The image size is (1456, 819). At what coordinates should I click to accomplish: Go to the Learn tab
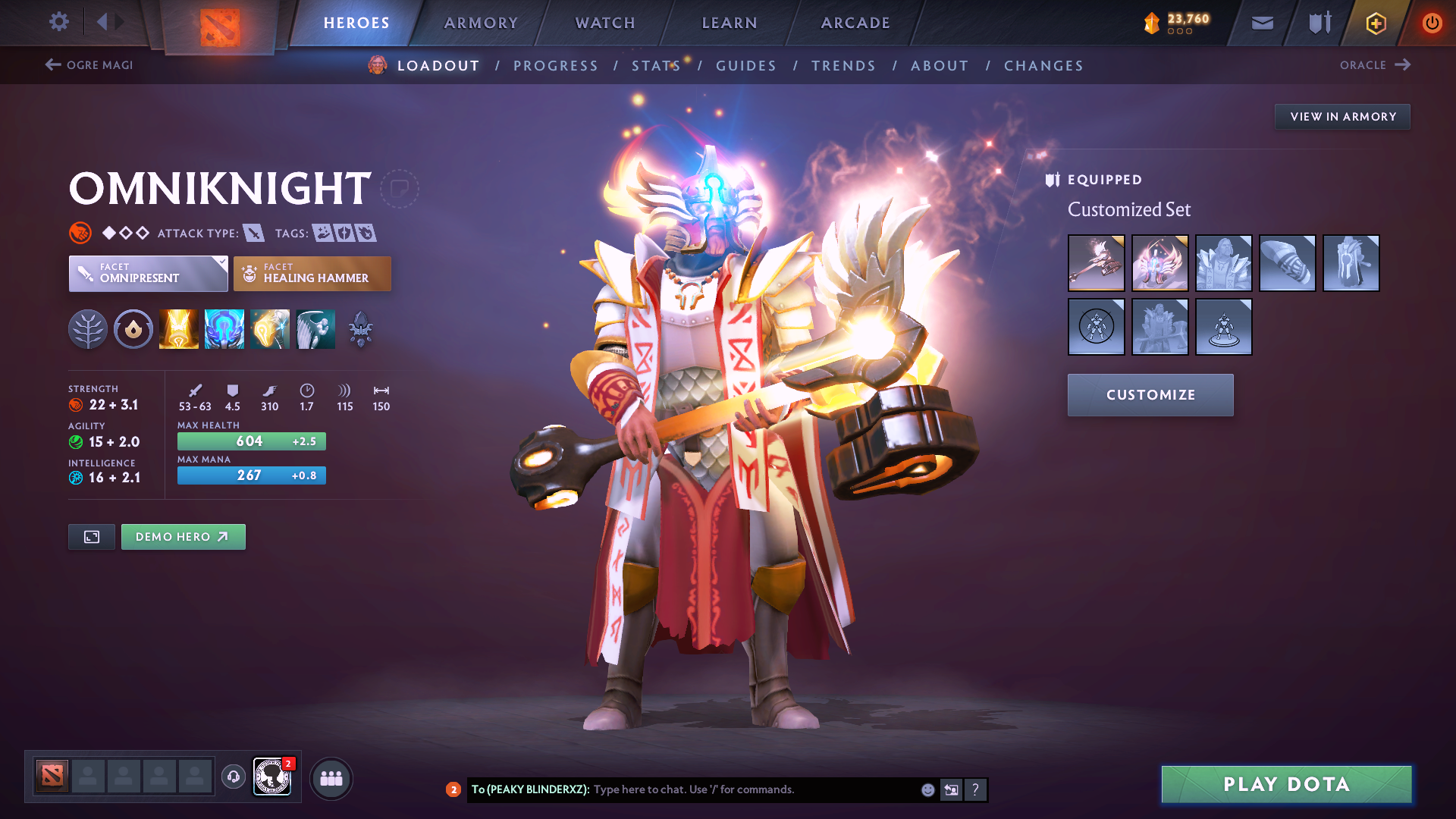pos(730,23)
